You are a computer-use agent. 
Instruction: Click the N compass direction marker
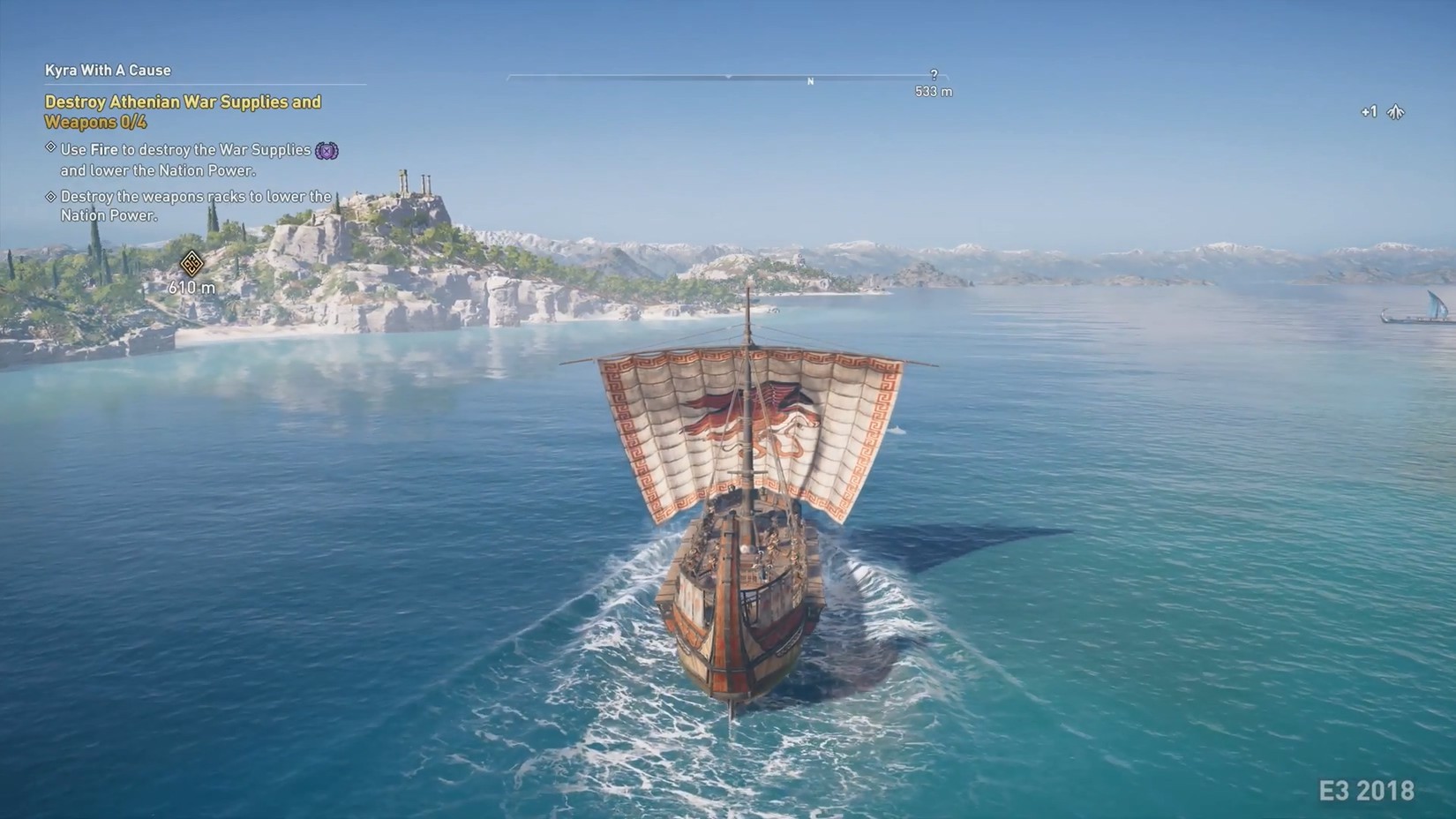[x=809, y=79]
